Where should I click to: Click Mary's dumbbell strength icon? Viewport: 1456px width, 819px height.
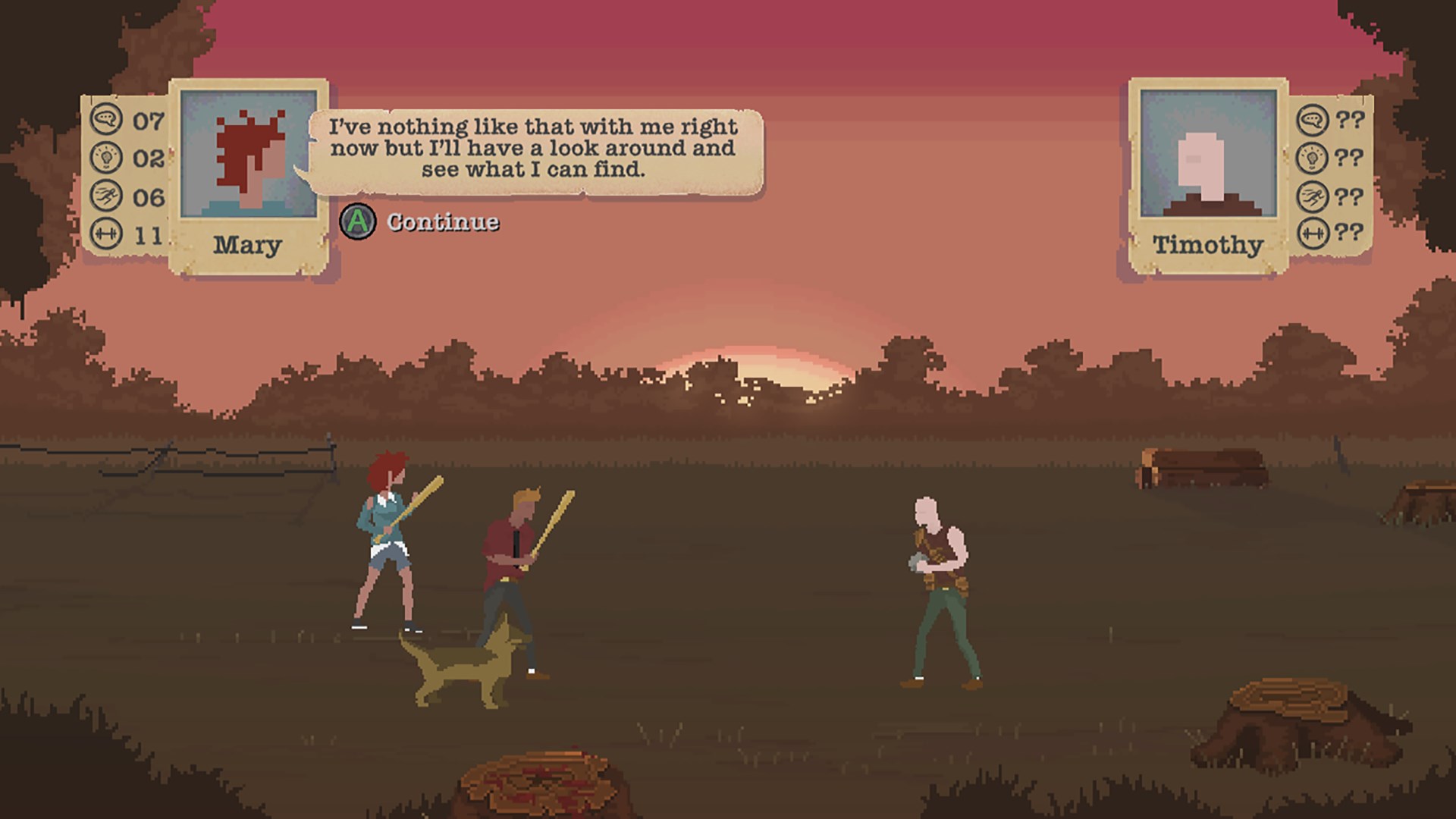pos(107,232)
